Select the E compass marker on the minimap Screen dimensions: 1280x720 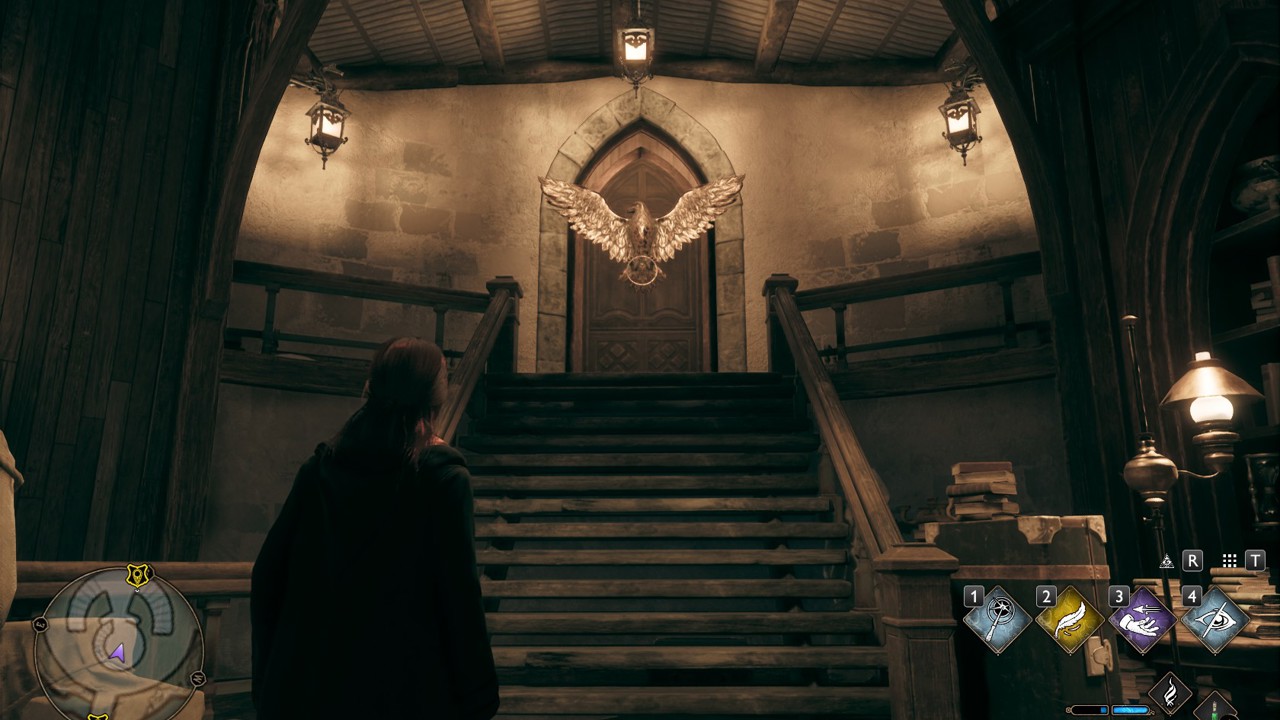[40, 624]
